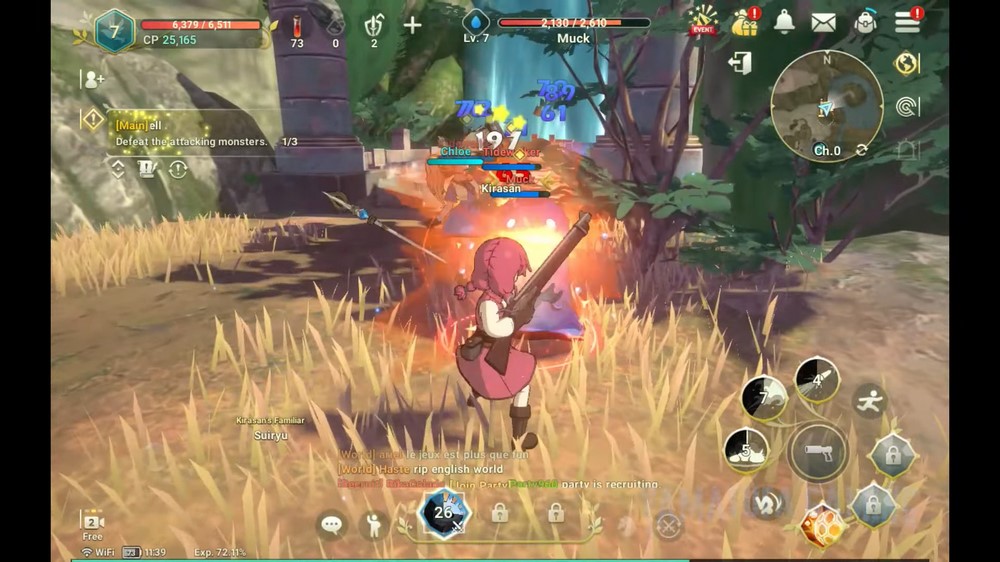The height and width of the screenshot is (562, 1000).
Task: Open the player level 7 portrait
Action: 114,31
